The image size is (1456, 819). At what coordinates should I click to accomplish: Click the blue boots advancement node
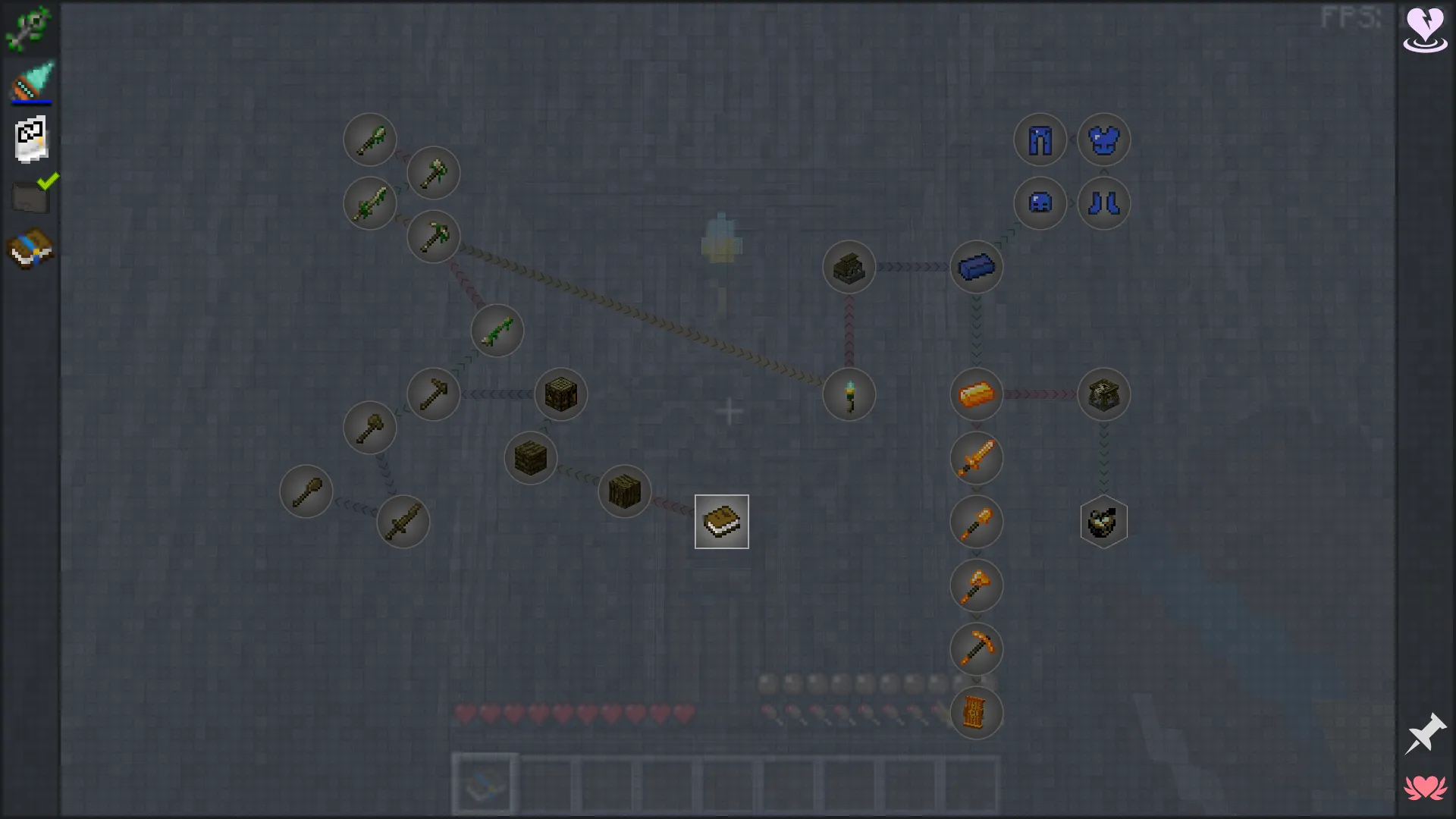click(x=1104, y=202)
